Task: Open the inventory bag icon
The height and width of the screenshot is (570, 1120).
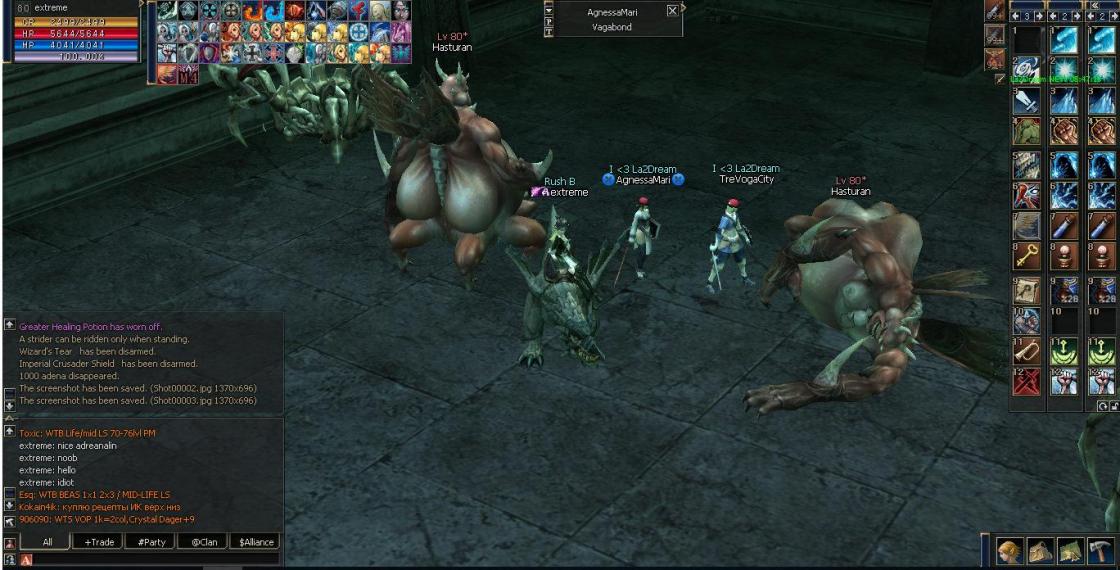Action: (x=1042, y=550)
